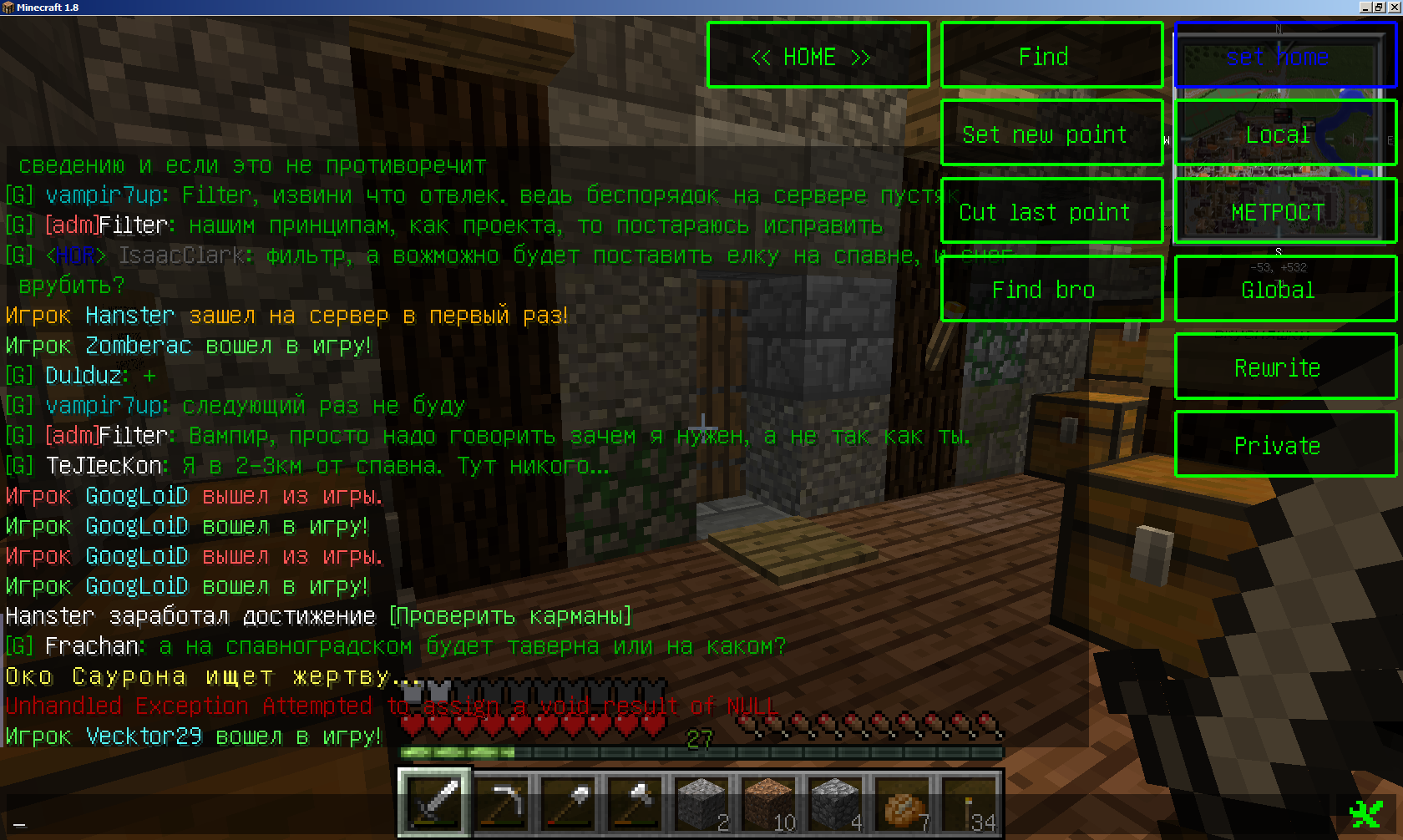The width and height of the screenshot is (1403, 840).
Task: Close the Minecraft 1.8 window
Action: coord(1394,8)
